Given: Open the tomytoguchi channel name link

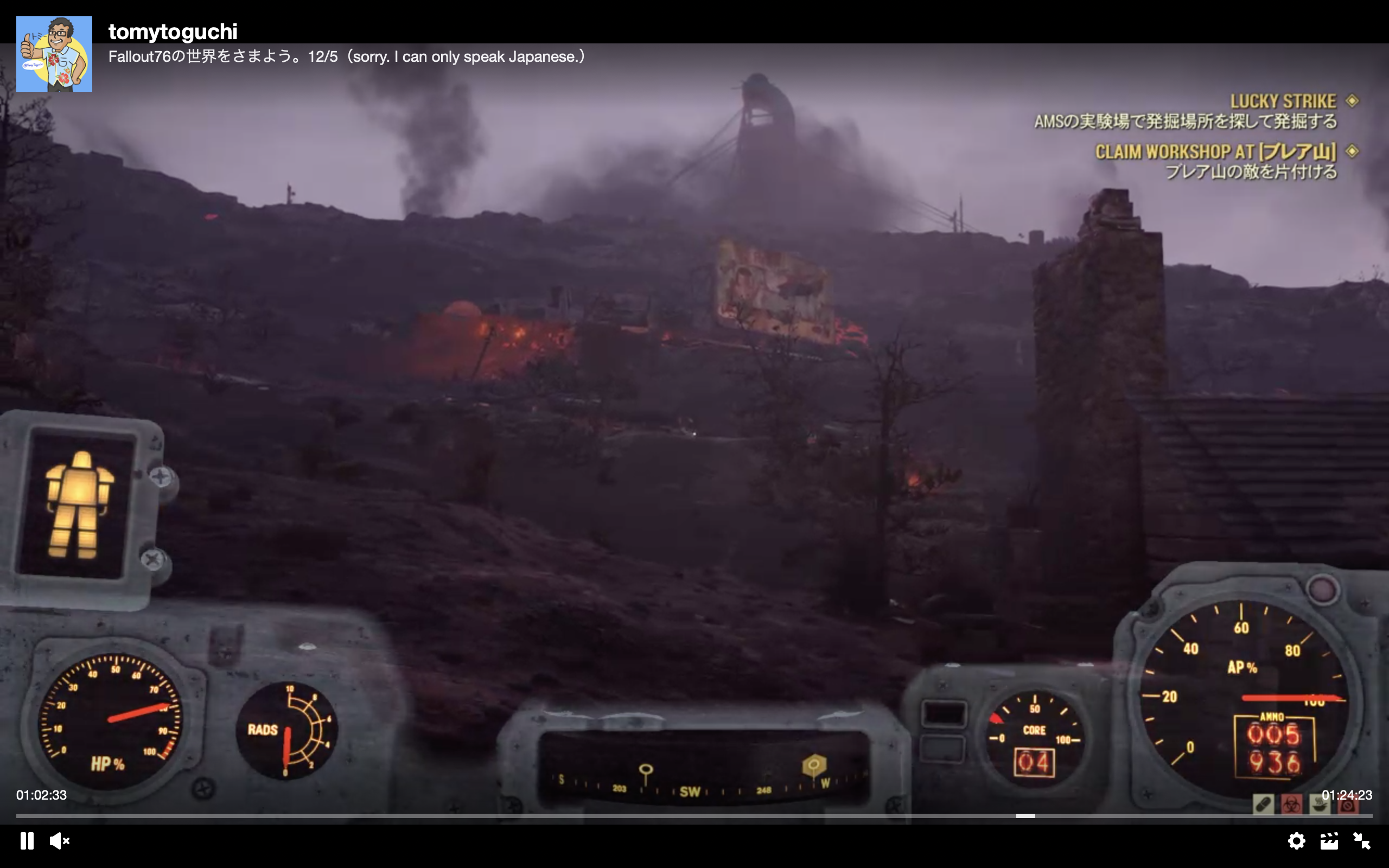Looking at the screenshot, I should point(172,31).
